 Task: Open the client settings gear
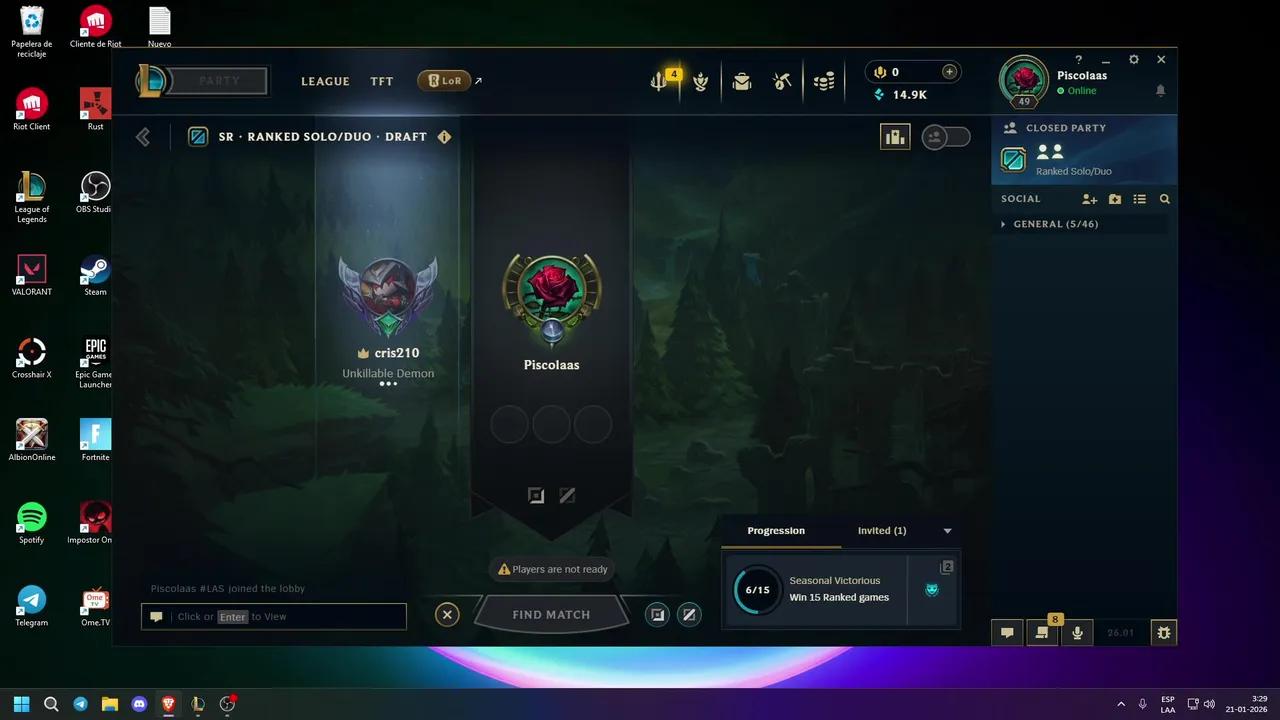pos(1134,59)
